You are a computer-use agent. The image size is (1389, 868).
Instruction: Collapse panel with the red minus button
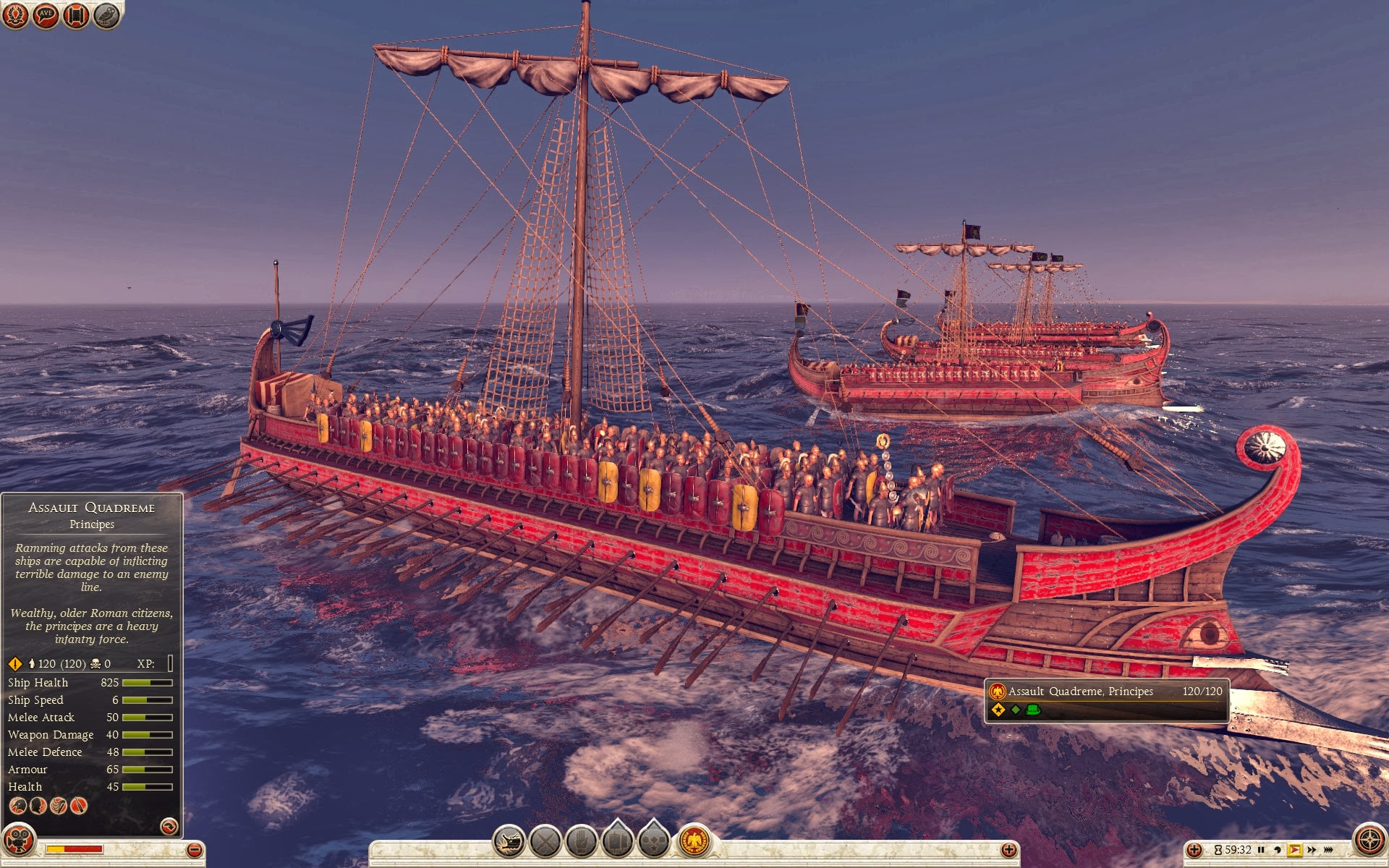194,850
